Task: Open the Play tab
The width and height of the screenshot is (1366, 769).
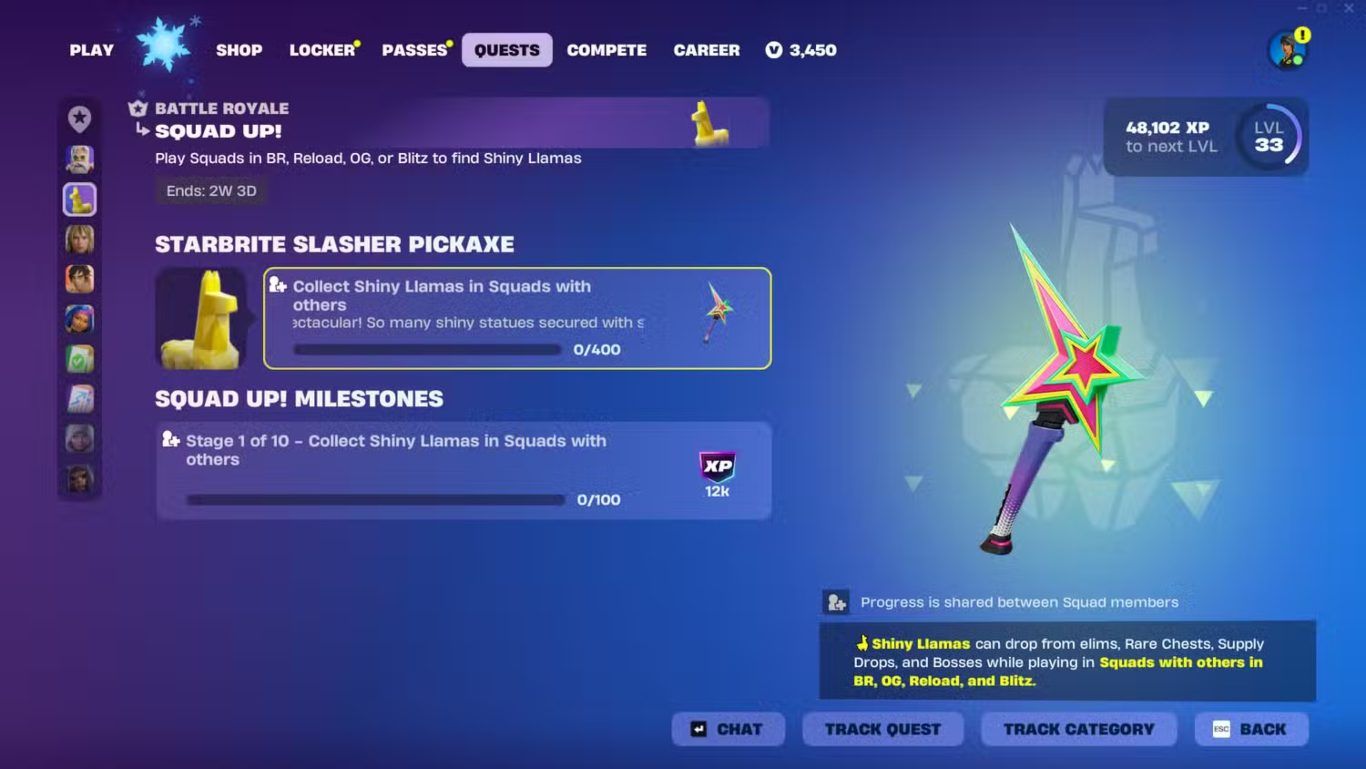Action: pos(91,50)
